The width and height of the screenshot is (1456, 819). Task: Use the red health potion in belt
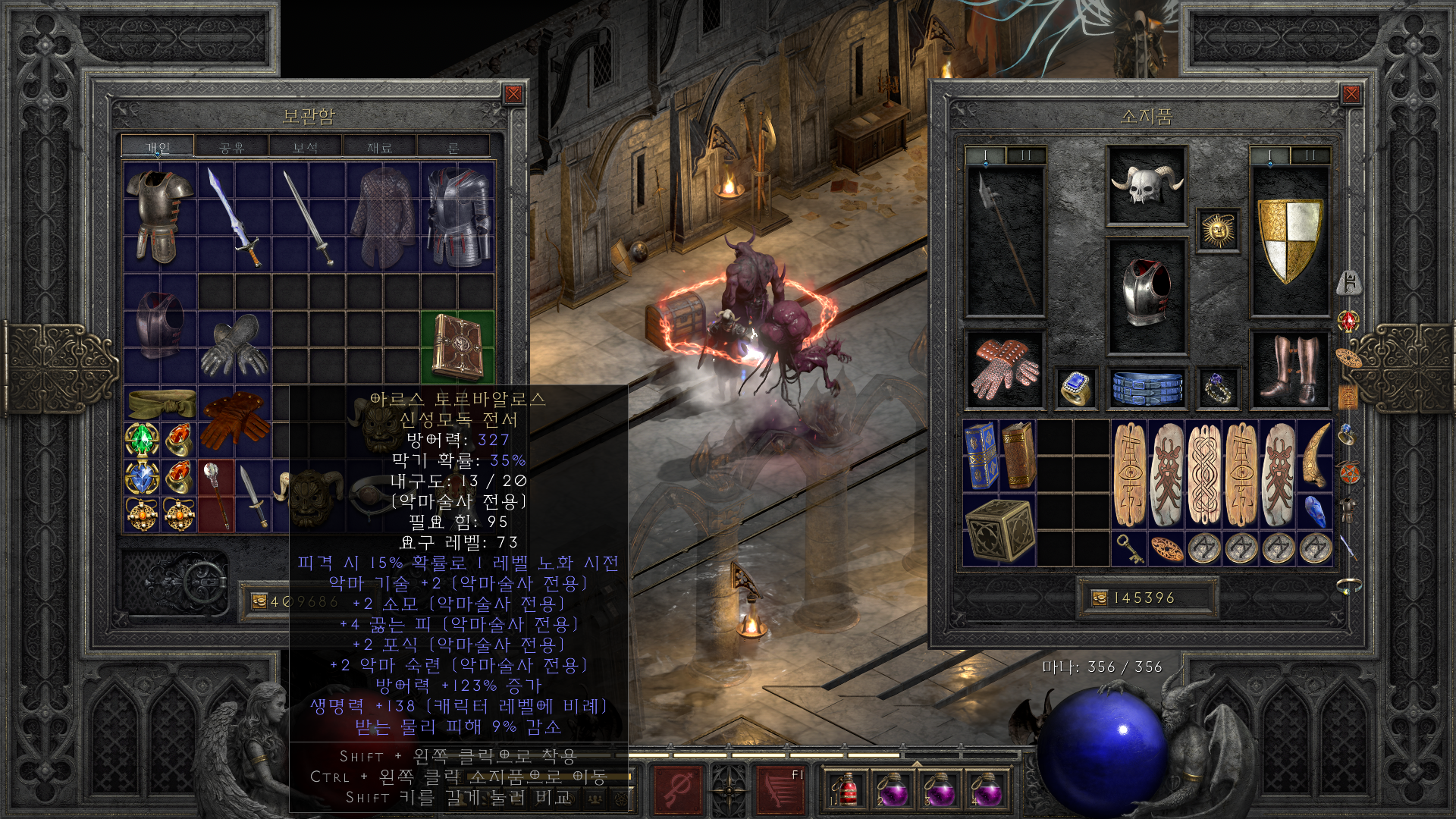pyautogui.click(x=846, y=790)
